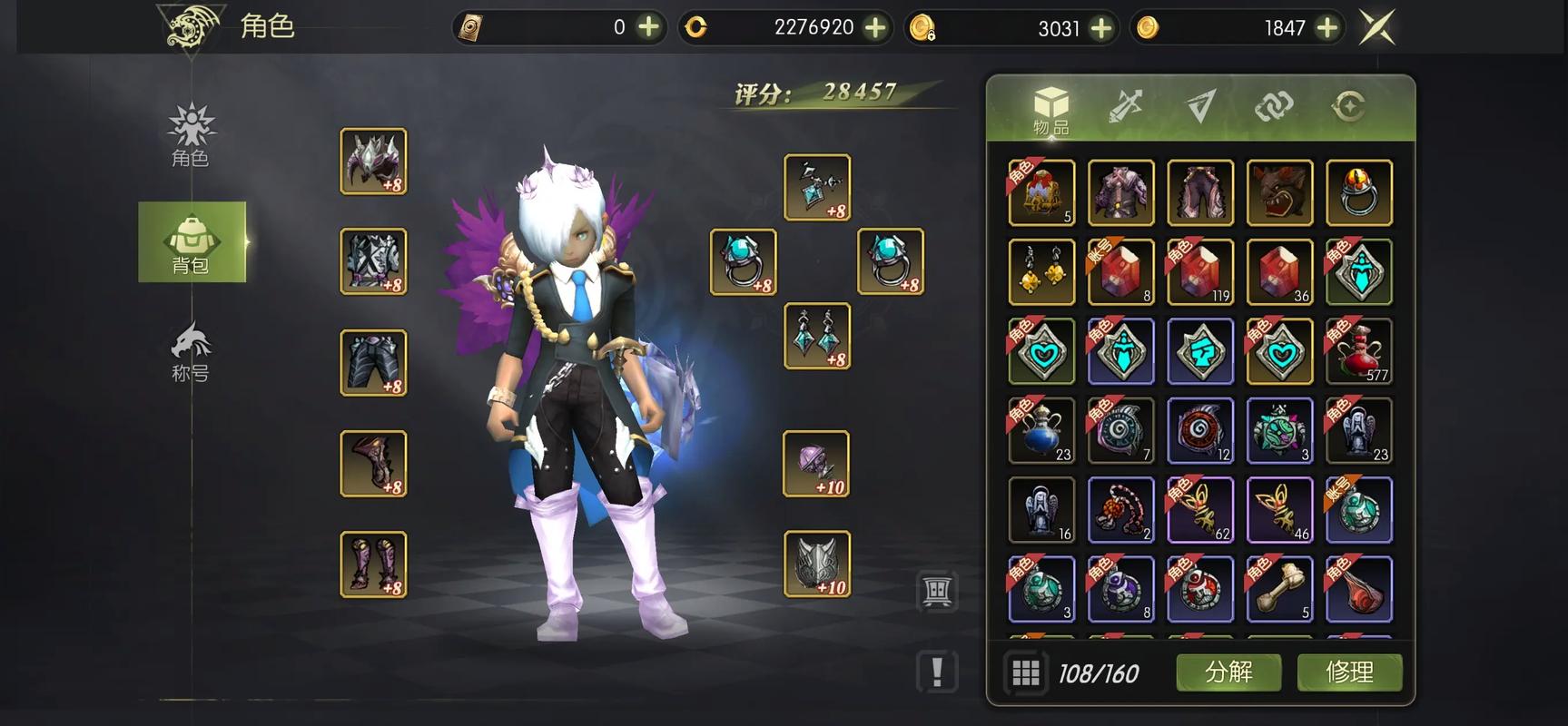
Task: Select the 背包 backpack tab
Action: pos(192,242)
